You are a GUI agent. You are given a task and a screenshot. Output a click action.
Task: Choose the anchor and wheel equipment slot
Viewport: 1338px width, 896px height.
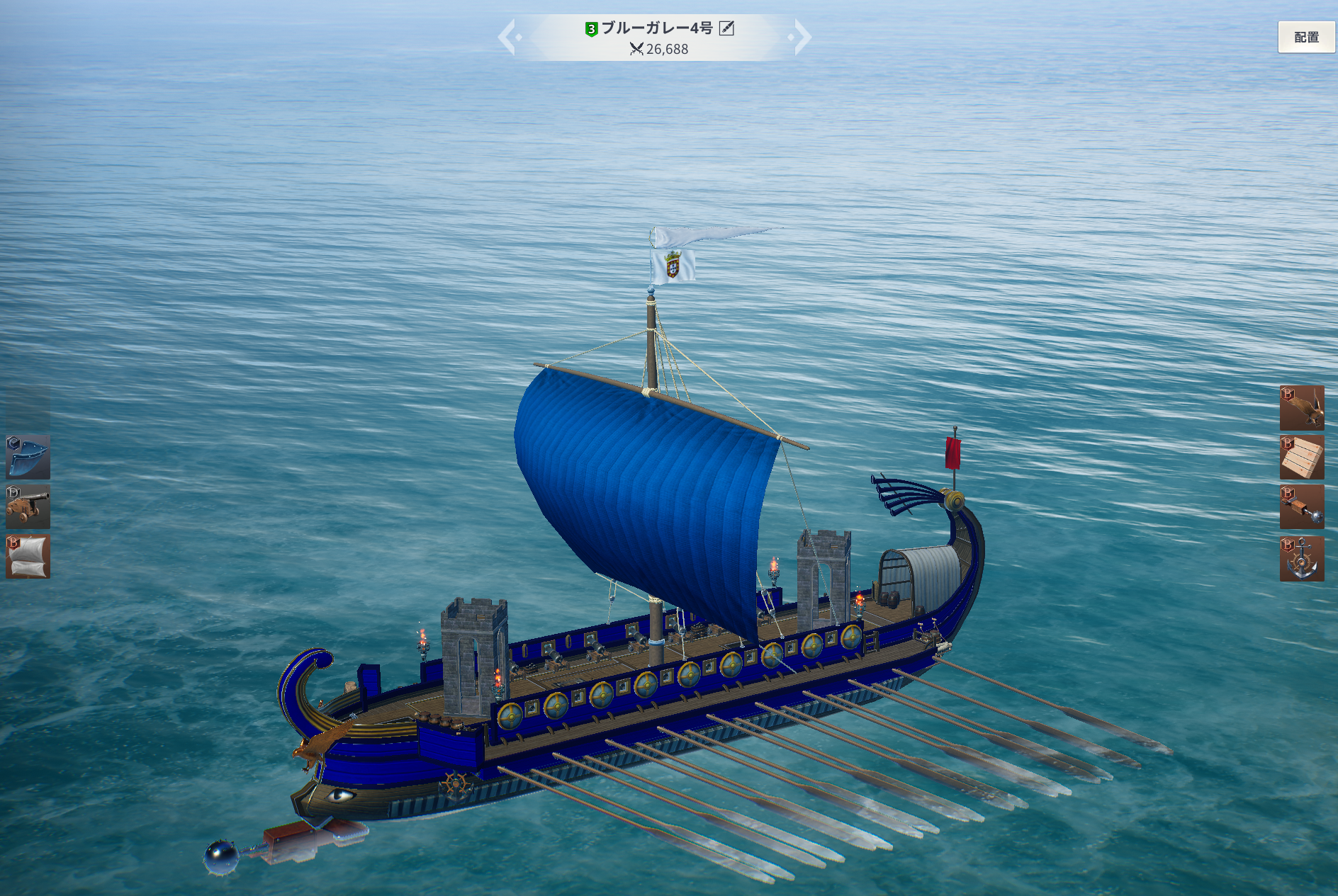(x=1302, y=559)
